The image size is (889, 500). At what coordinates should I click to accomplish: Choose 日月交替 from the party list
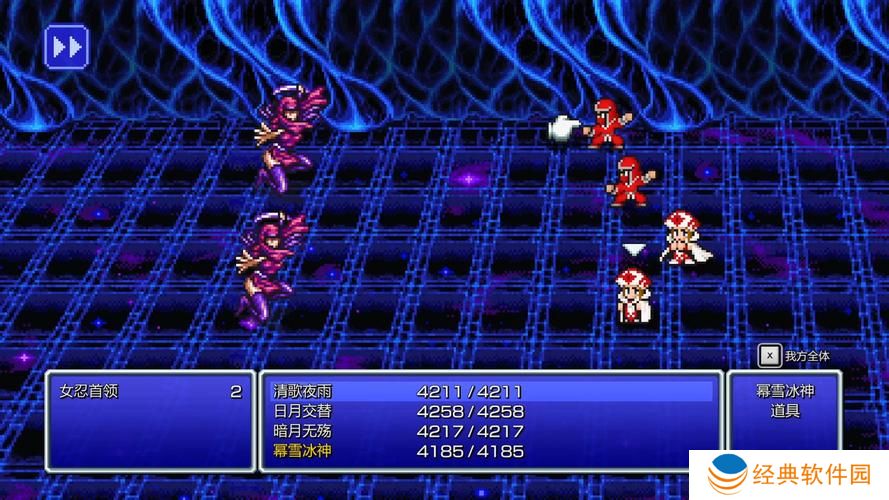point(303,411)
